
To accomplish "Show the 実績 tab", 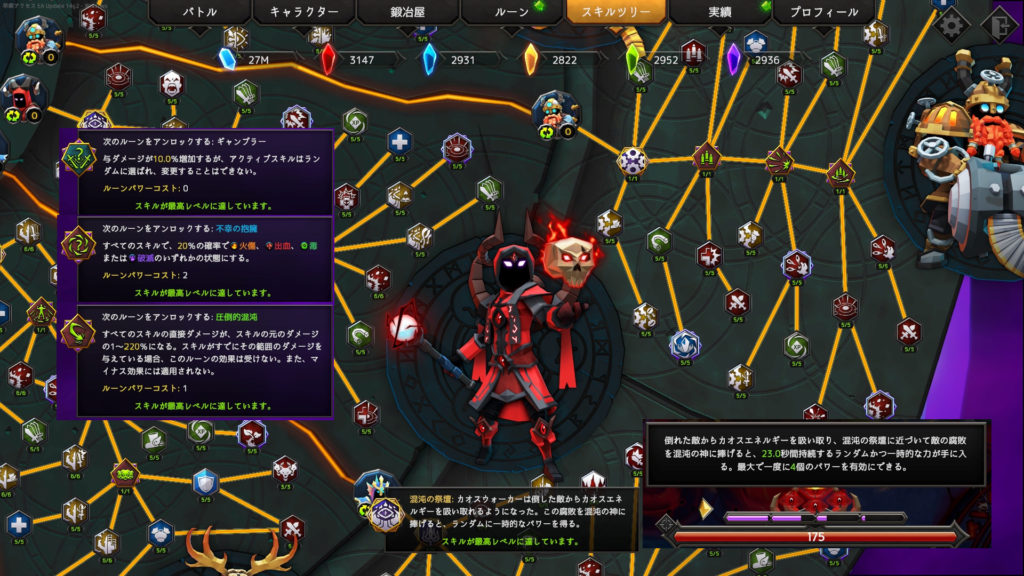I will (719, 12).
